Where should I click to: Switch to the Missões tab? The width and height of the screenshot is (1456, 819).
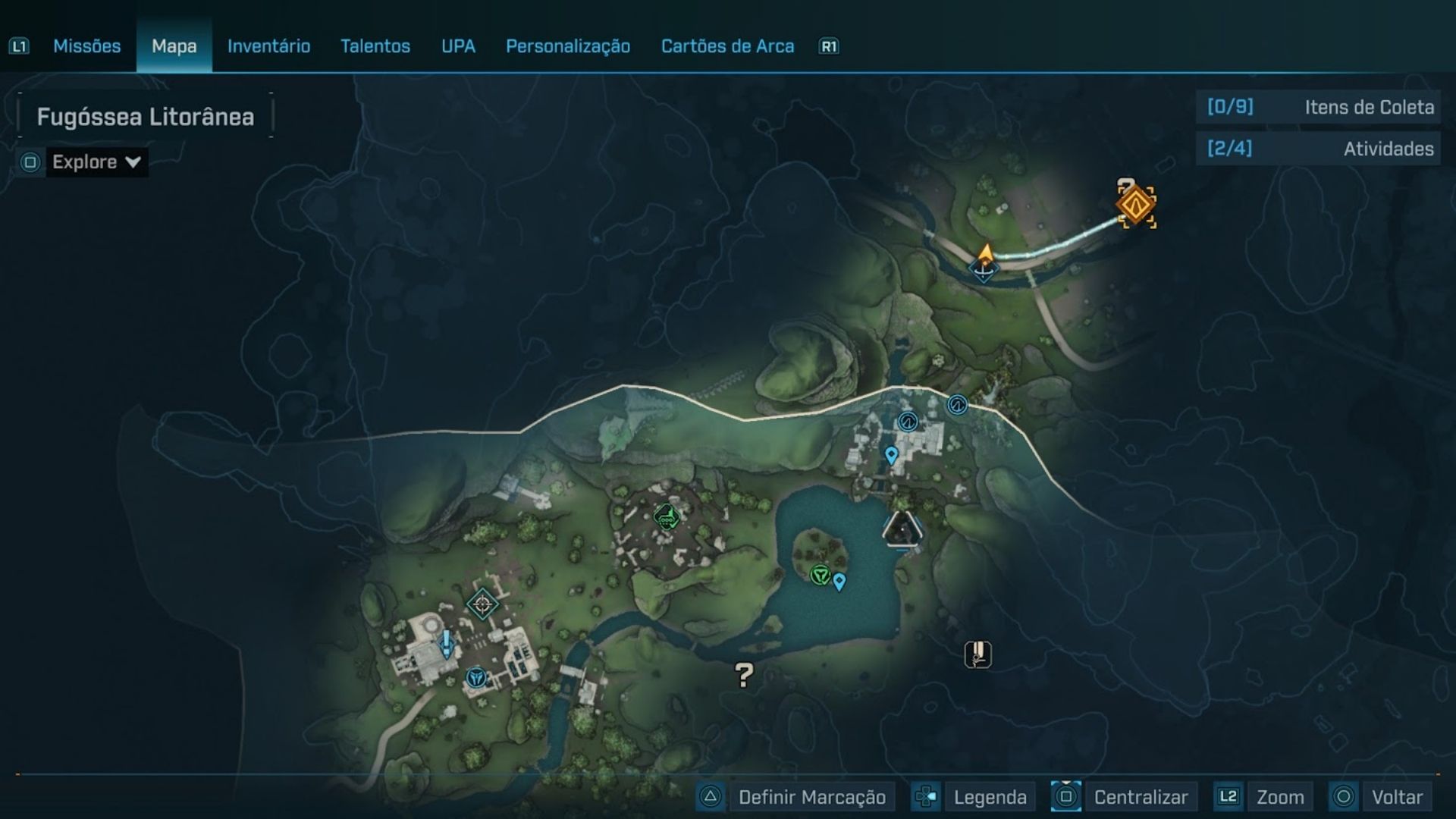tap(86, 46)
